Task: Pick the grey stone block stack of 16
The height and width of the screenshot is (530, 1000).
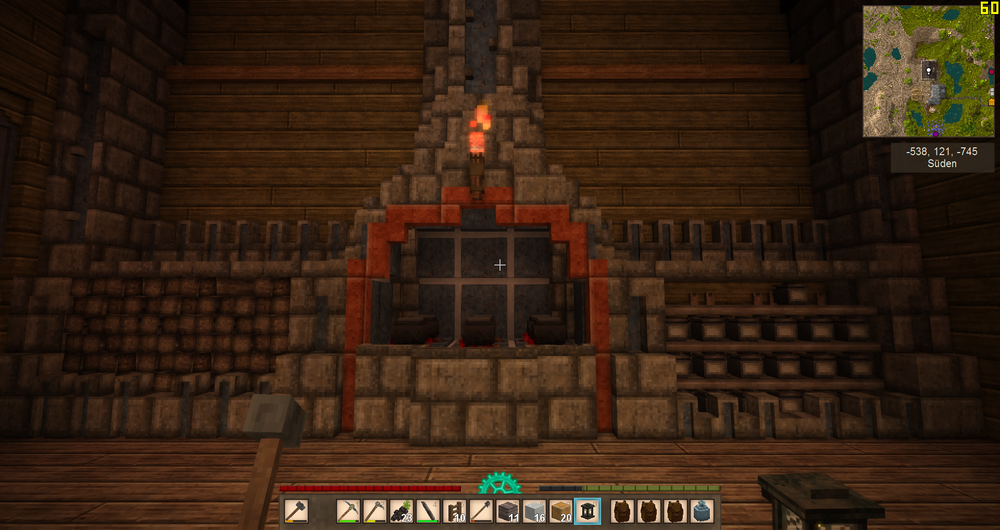Action: click(x=535, y=511)
